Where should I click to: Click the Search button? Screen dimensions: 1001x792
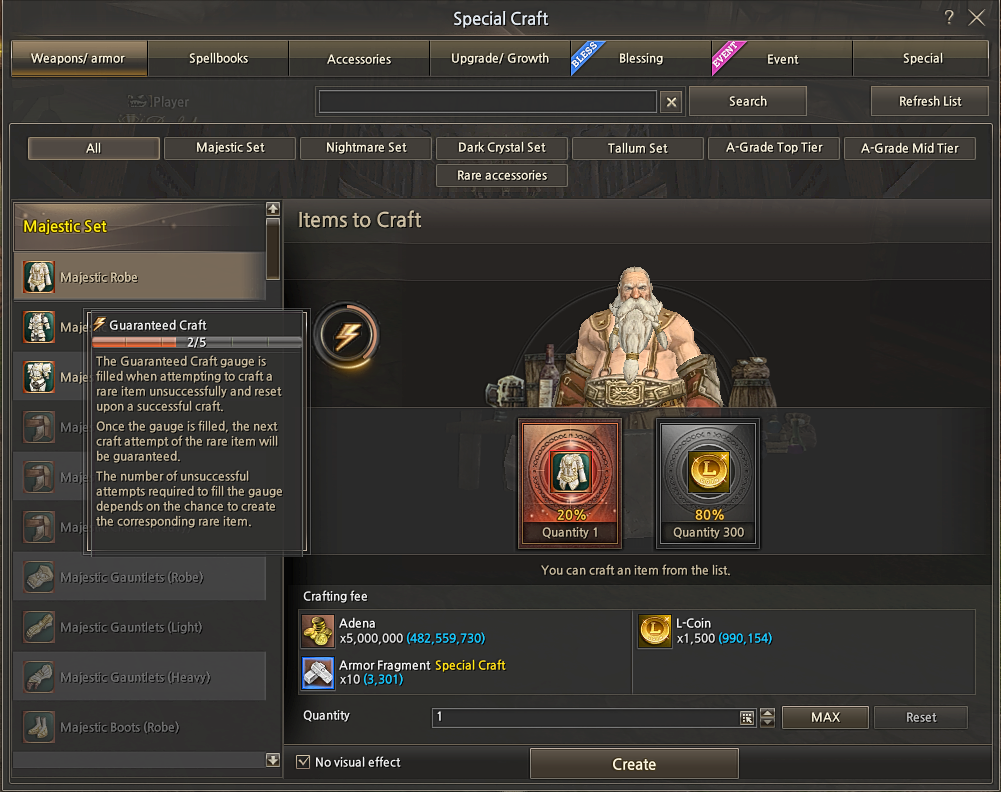[747, 101]
